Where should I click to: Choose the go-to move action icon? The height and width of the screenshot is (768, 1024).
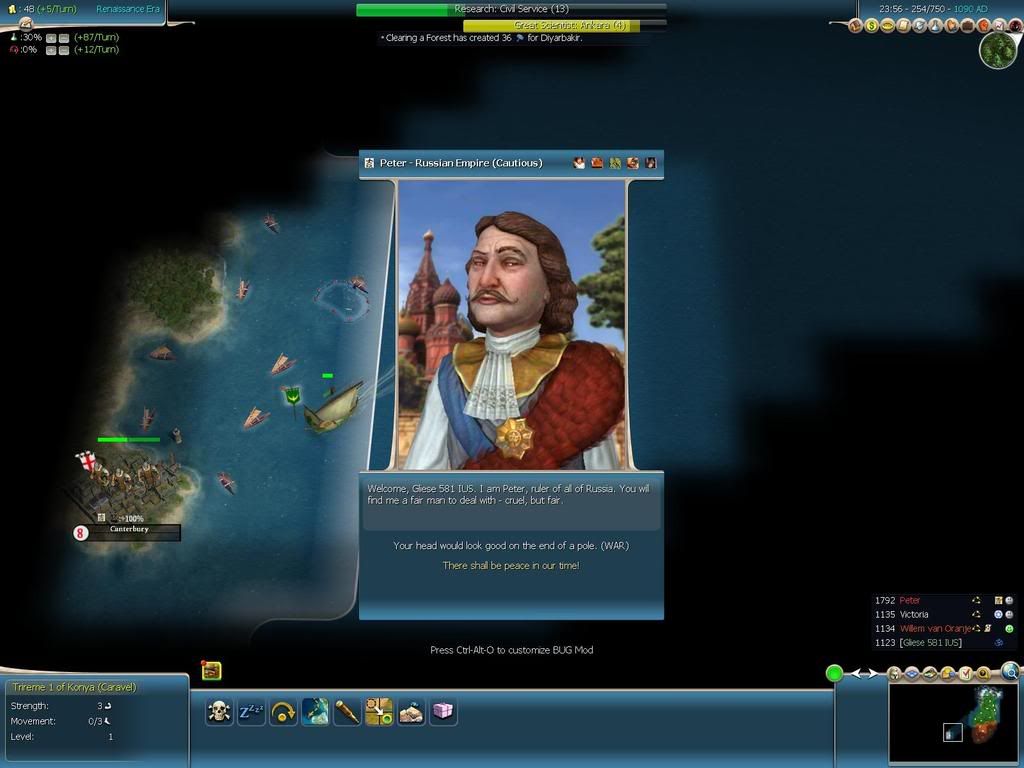point(379,711)
